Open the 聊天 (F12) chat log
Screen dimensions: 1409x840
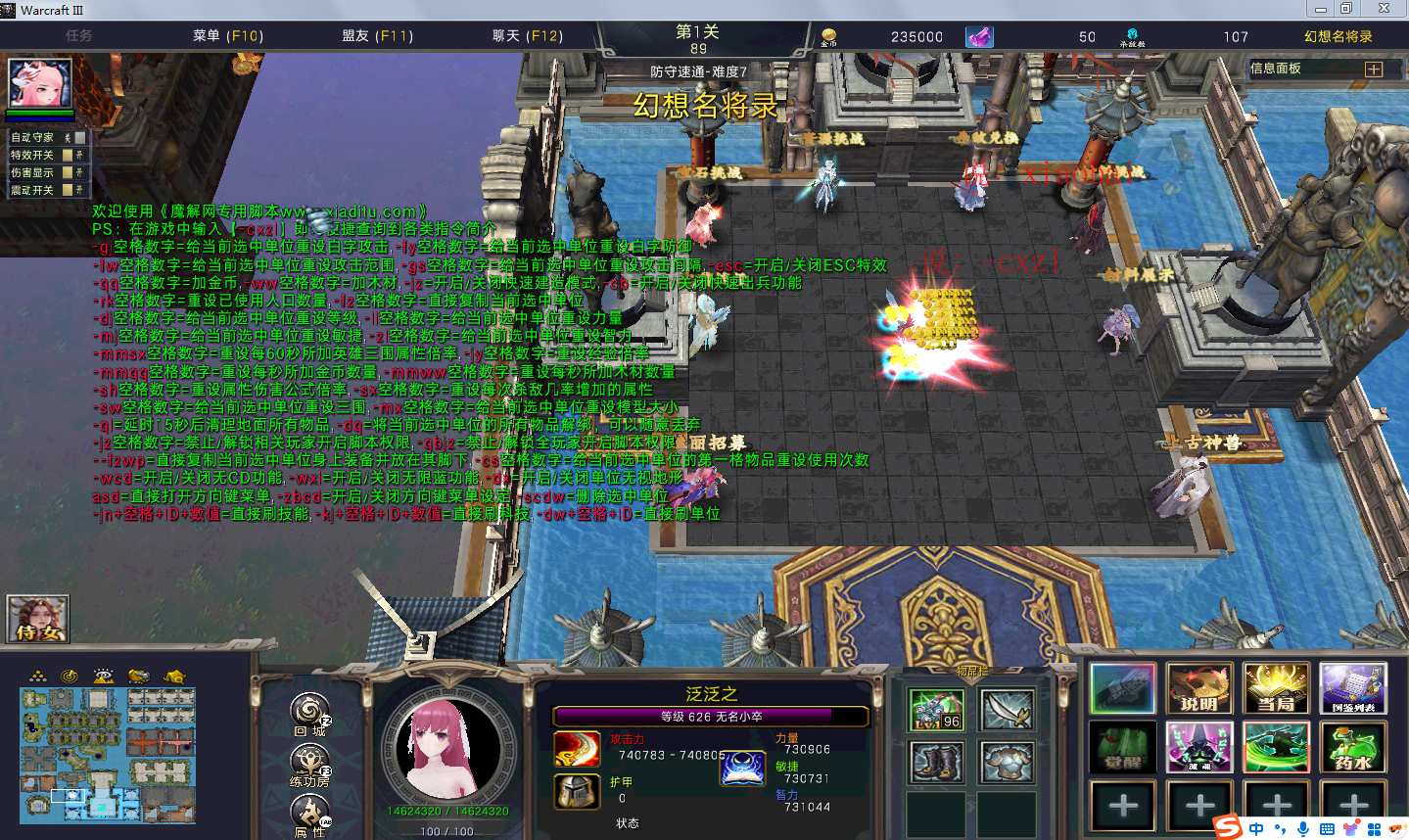tap(527, 36)
